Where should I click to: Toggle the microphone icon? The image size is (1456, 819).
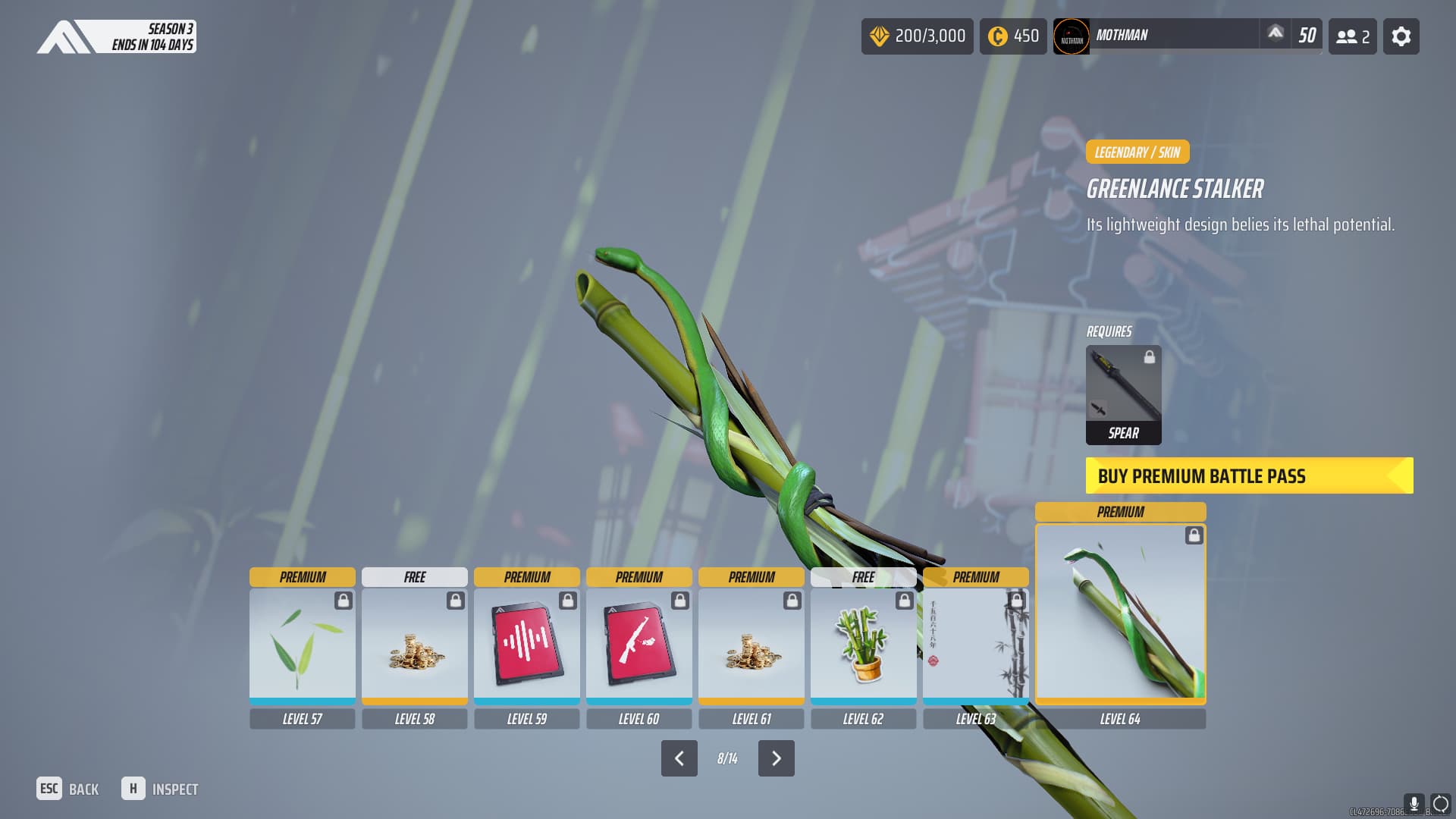tap(1414, 803)
